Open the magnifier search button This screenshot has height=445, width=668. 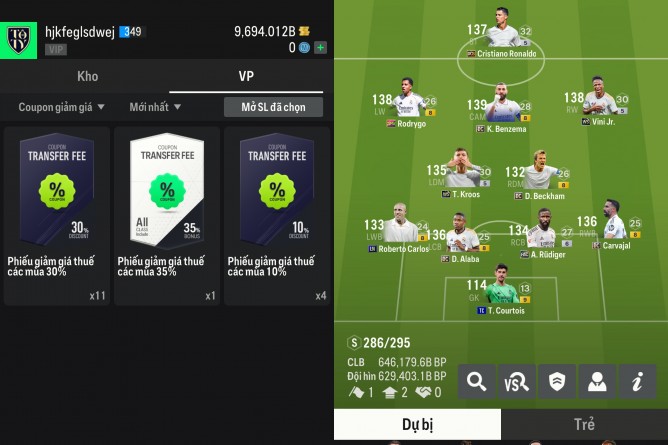[478, 381]
